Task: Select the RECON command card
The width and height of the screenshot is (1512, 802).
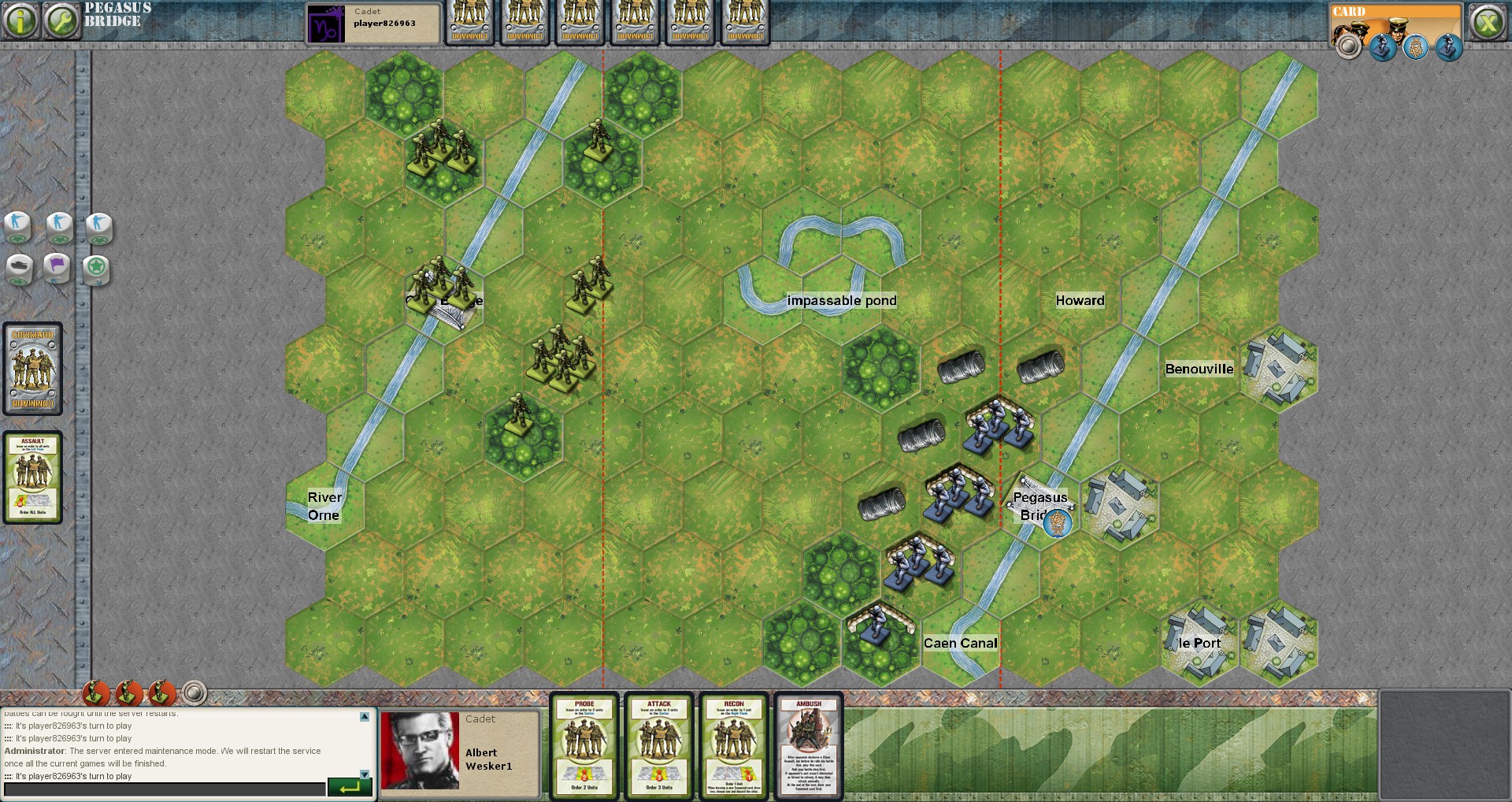Action: pos(733,747)
